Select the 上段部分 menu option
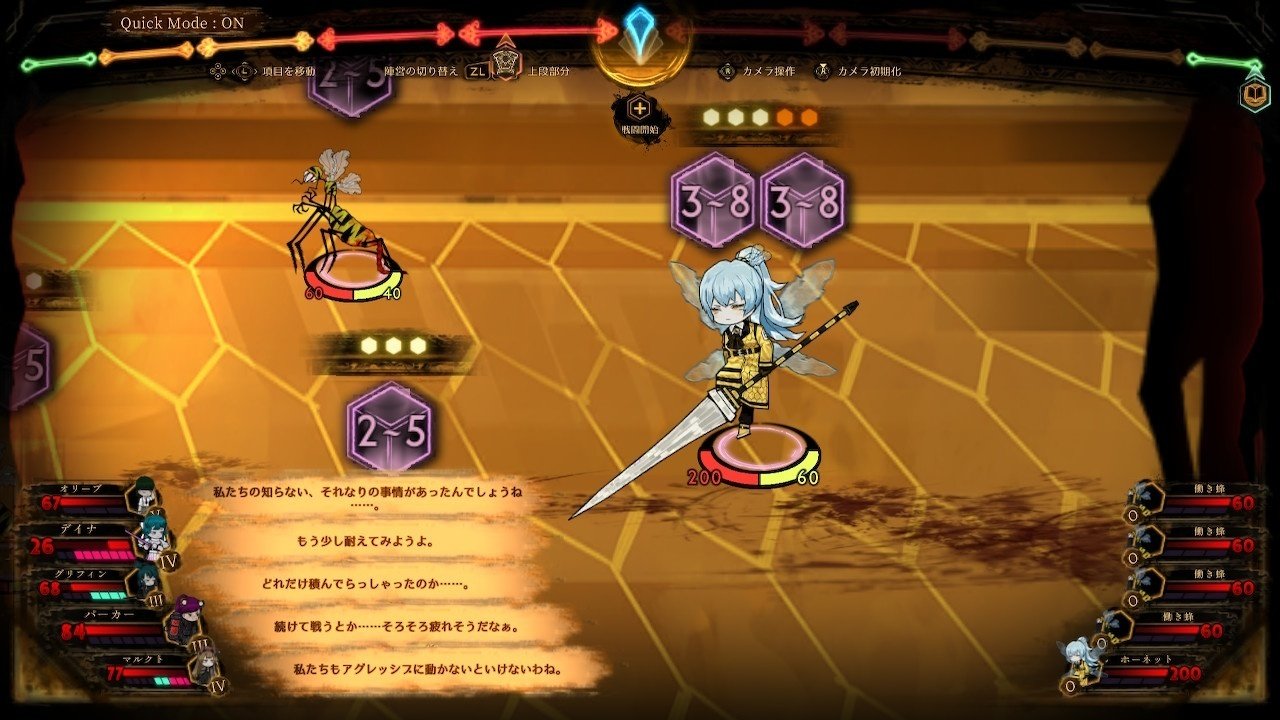This screenshot has width=1280, height=720. [550, 72]
